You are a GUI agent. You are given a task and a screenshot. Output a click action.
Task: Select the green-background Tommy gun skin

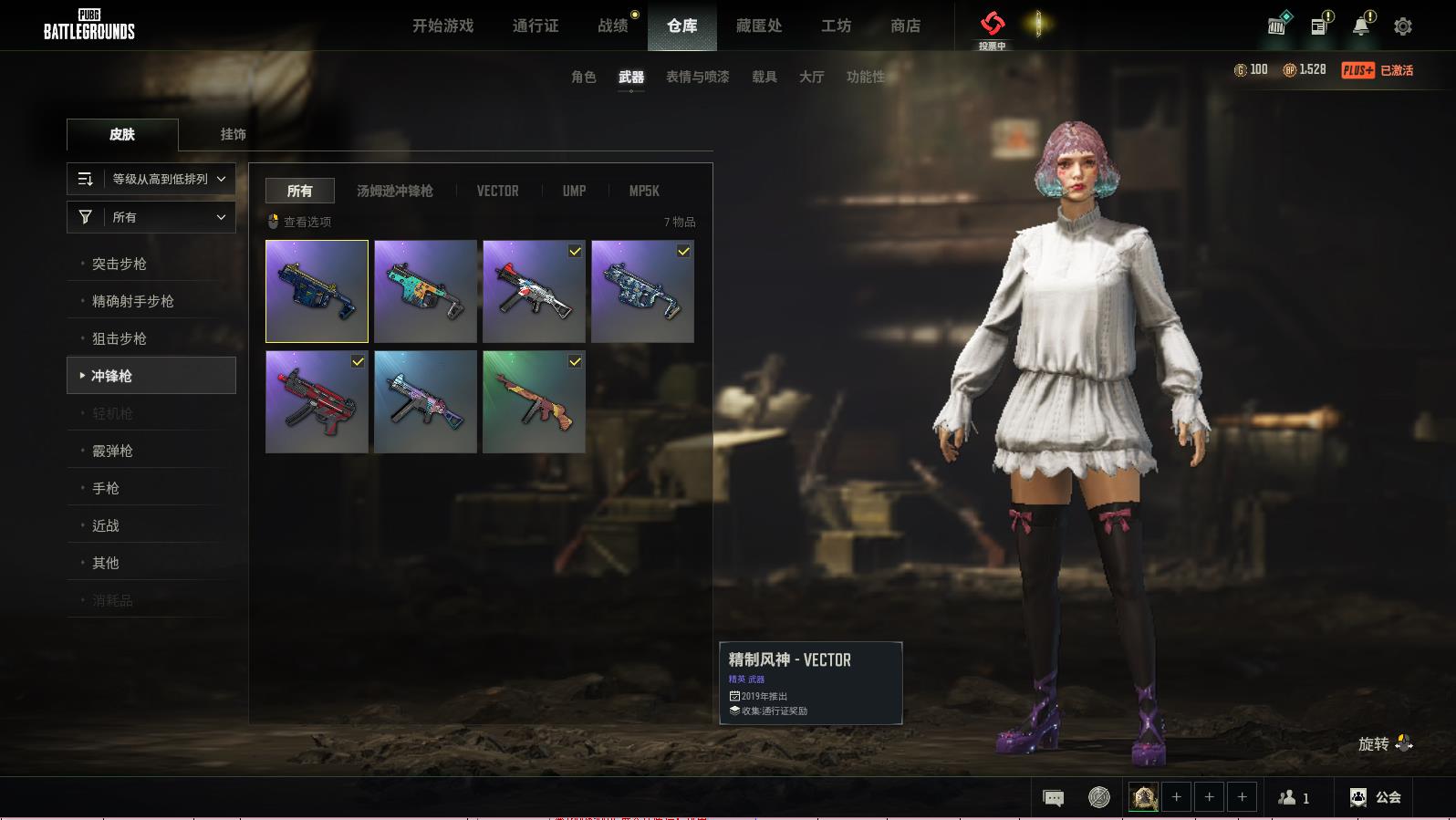pos(534,401)
